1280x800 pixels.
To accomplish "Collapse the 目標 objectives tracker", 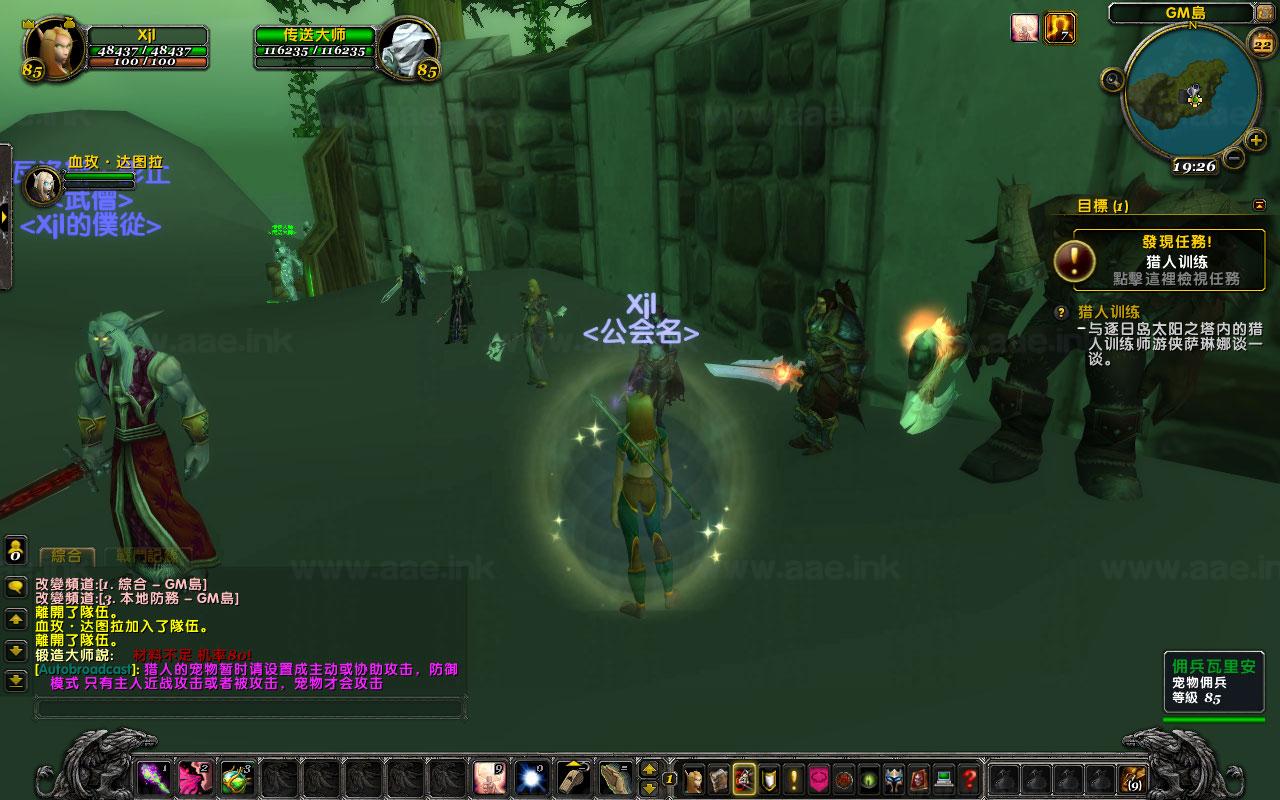I will (x=1259, y=205).
